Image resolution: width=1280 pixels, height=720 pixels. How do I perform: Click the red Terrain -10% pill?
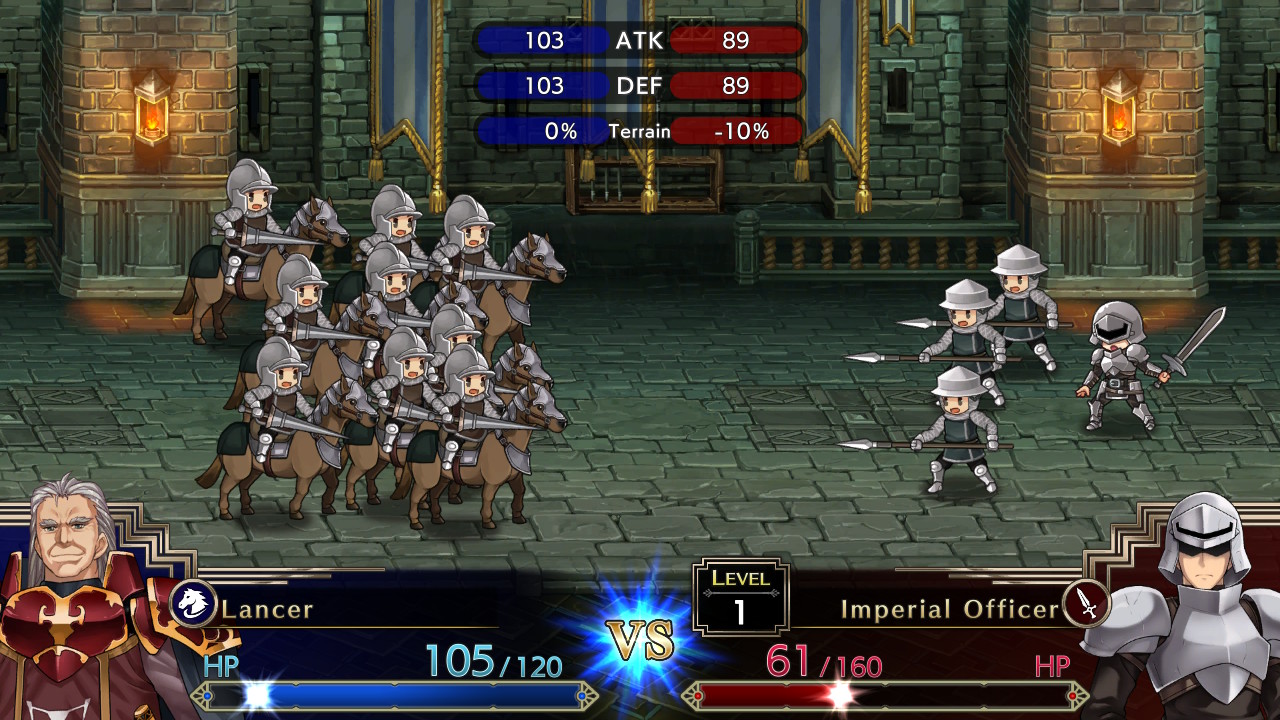tap(738, 130)
